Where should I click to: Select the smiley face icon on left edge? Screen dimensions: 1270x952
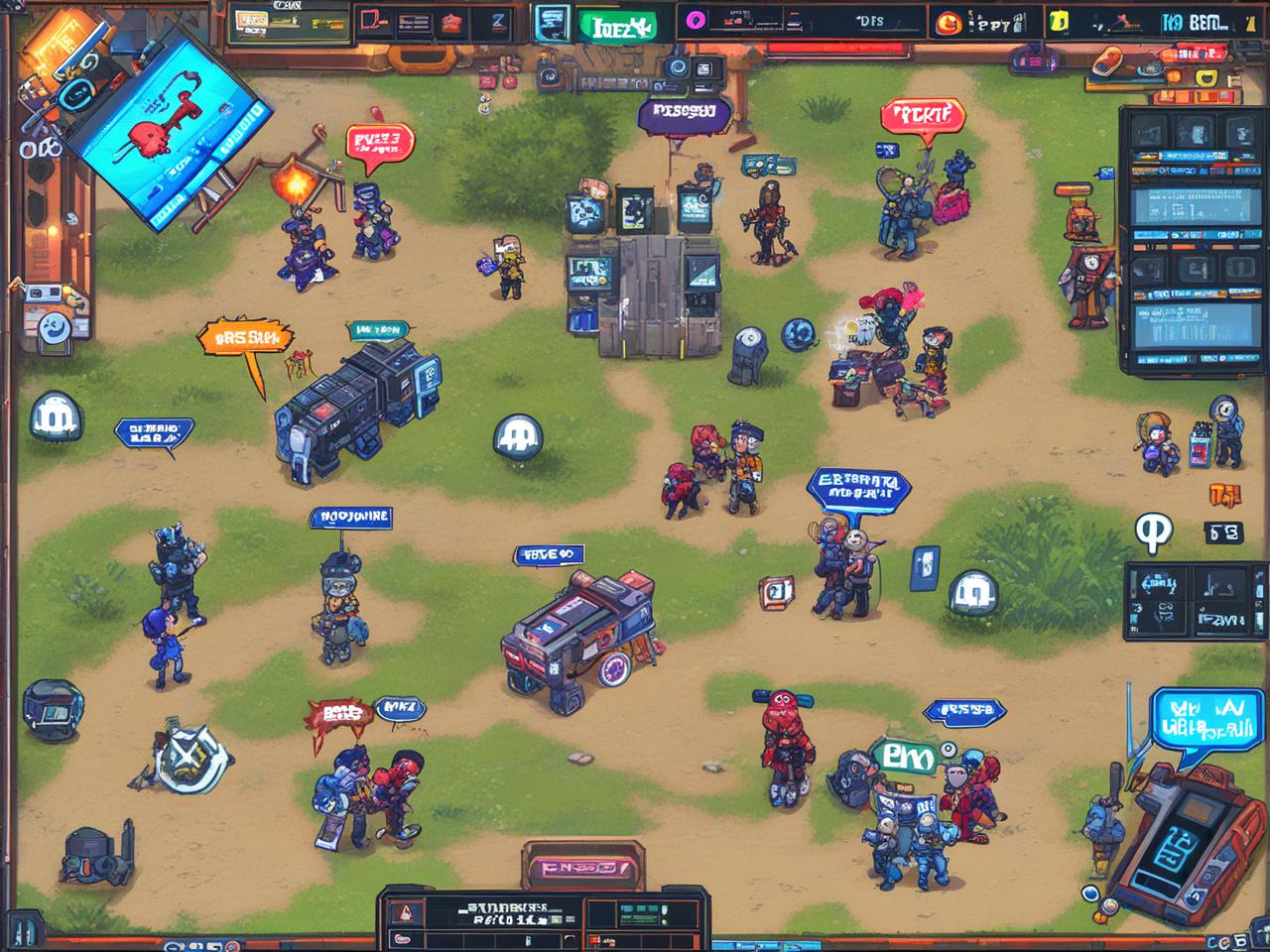(x=54, y=327)
